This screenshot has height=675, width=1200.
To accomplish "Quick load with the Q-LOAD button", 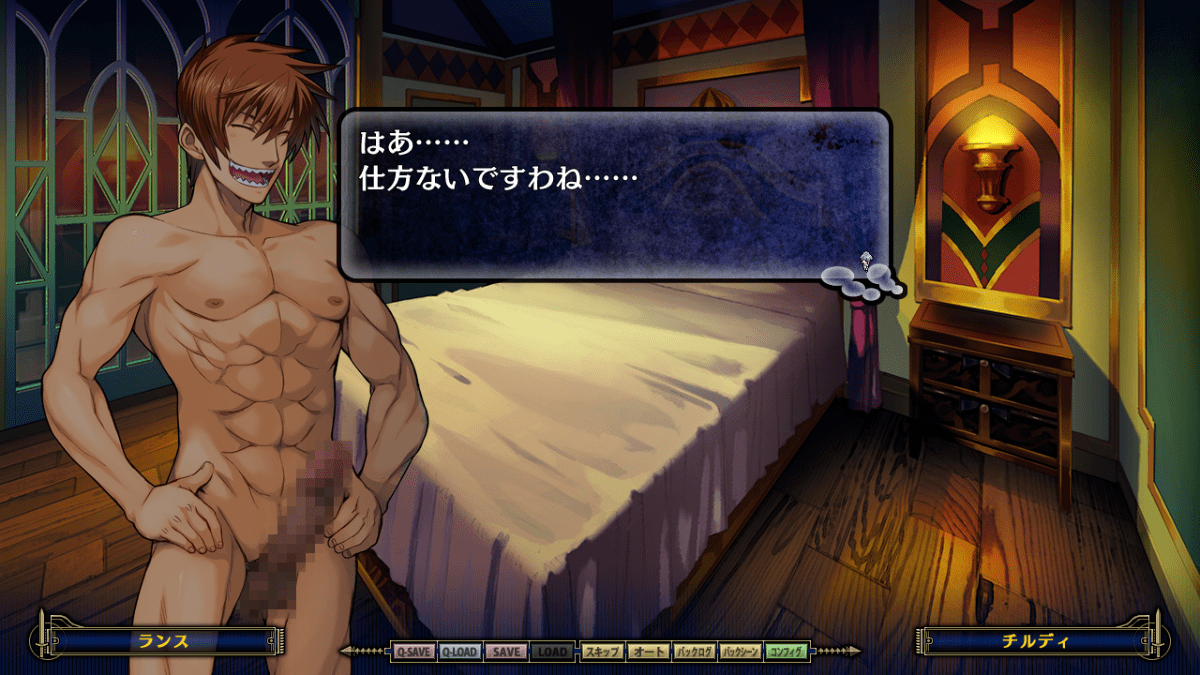I will pyautogui.click(x=460, y=652).
